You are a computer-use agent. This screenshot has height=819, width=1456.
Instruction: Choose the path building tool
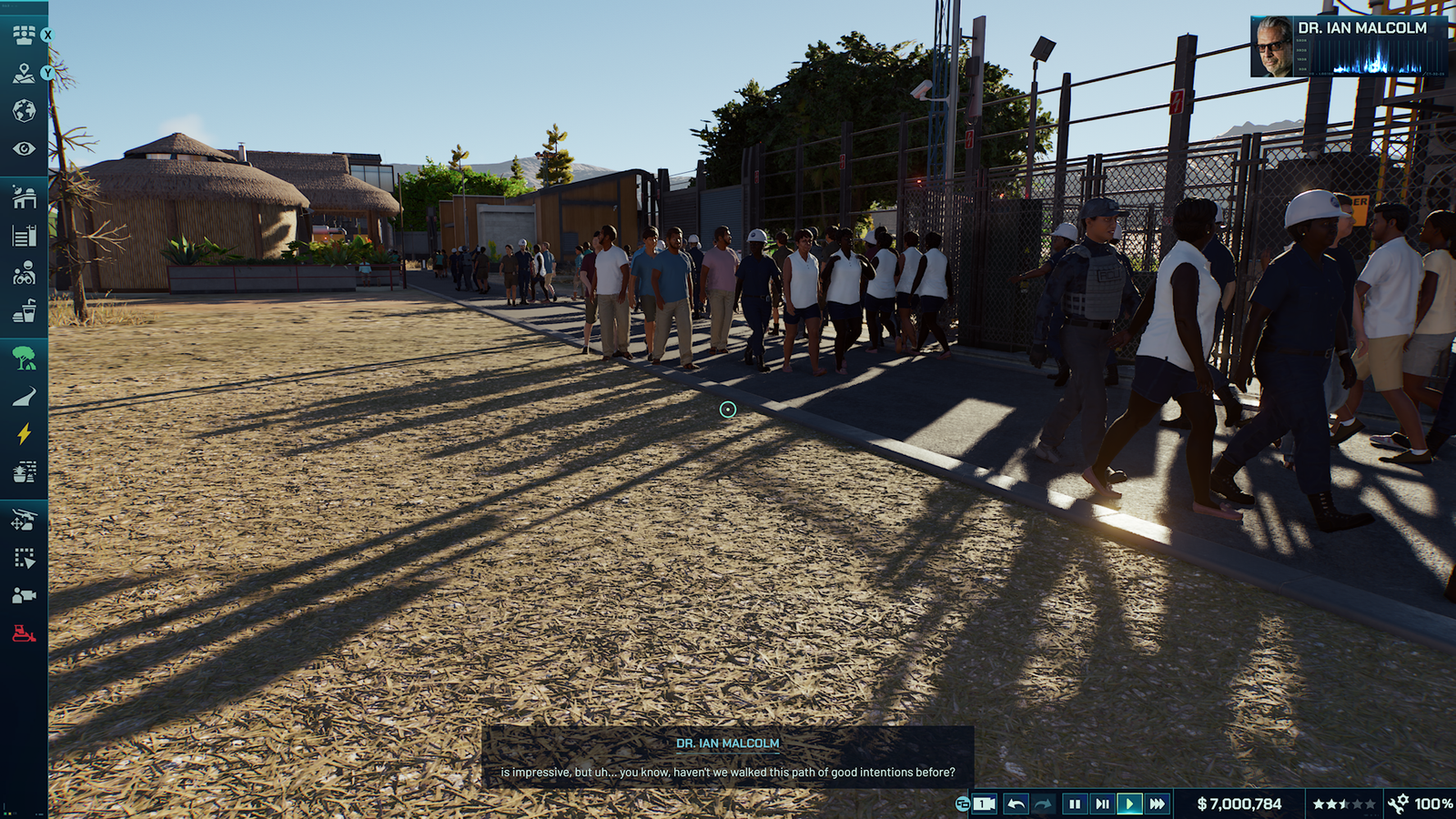coord(24,396)
